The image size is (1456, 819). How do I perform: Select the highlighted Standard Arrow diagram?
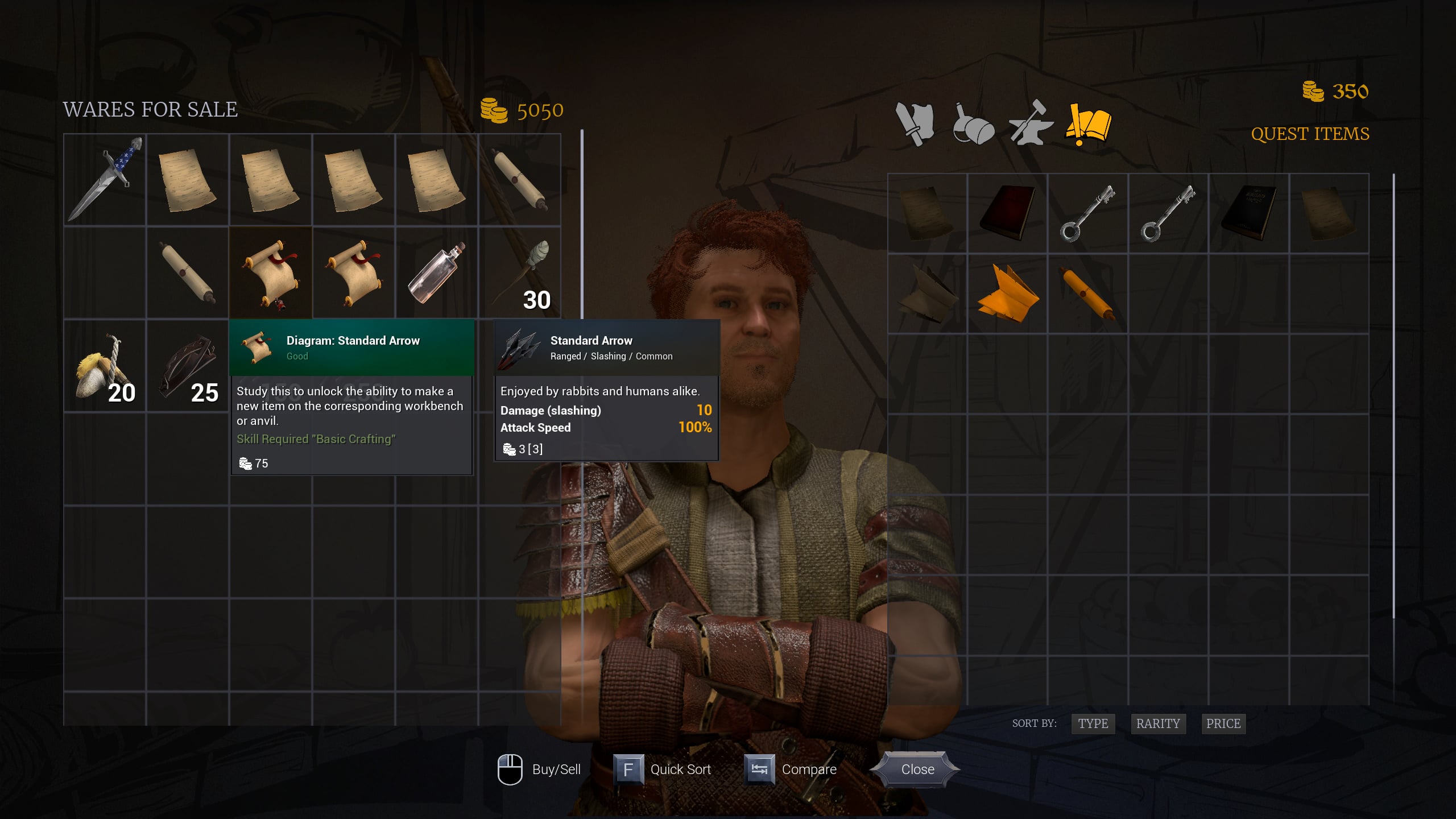coord(271,273)
